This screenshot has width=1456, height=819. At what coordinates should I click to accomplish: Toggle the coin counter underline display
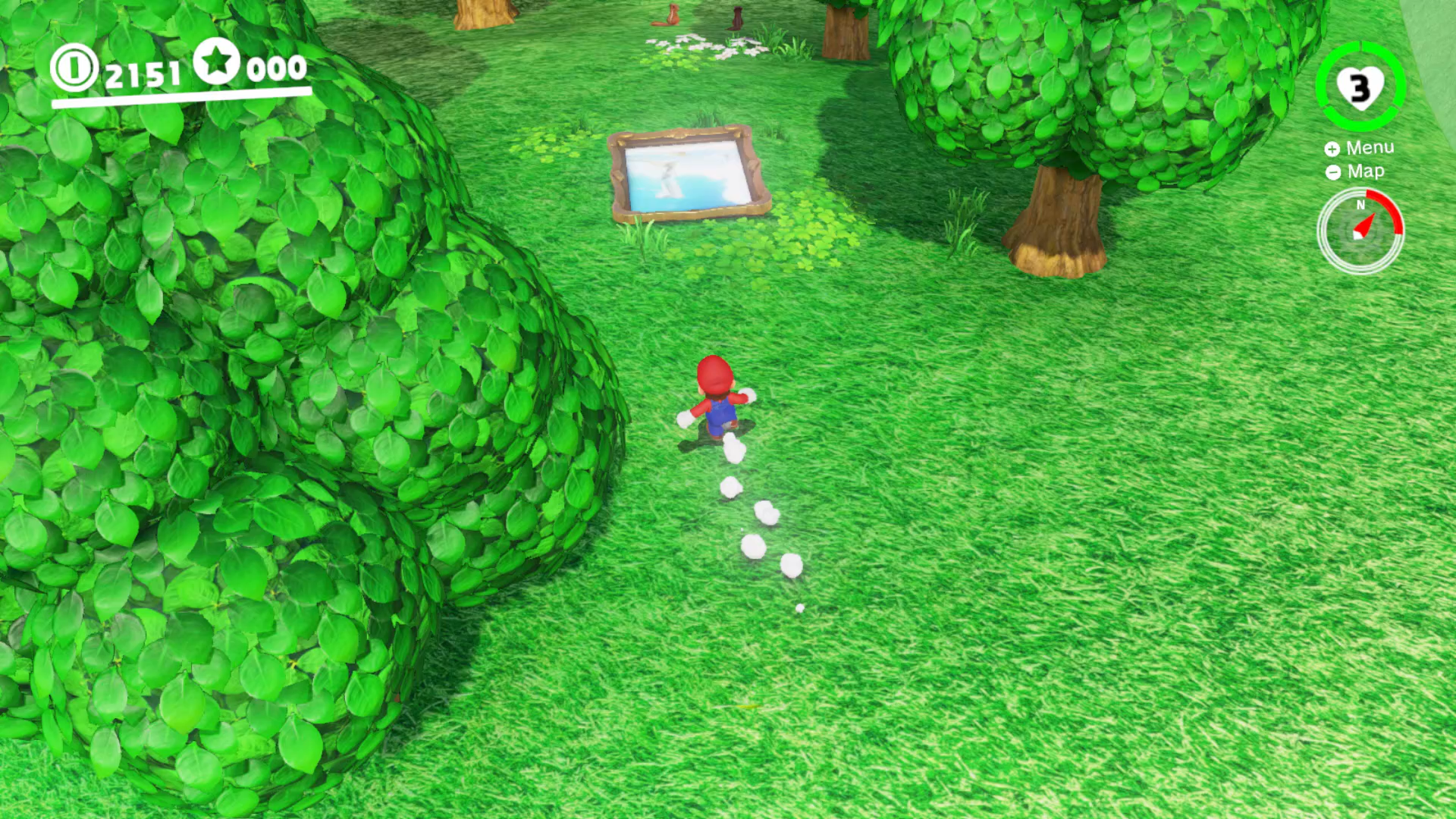click(180, 96)
